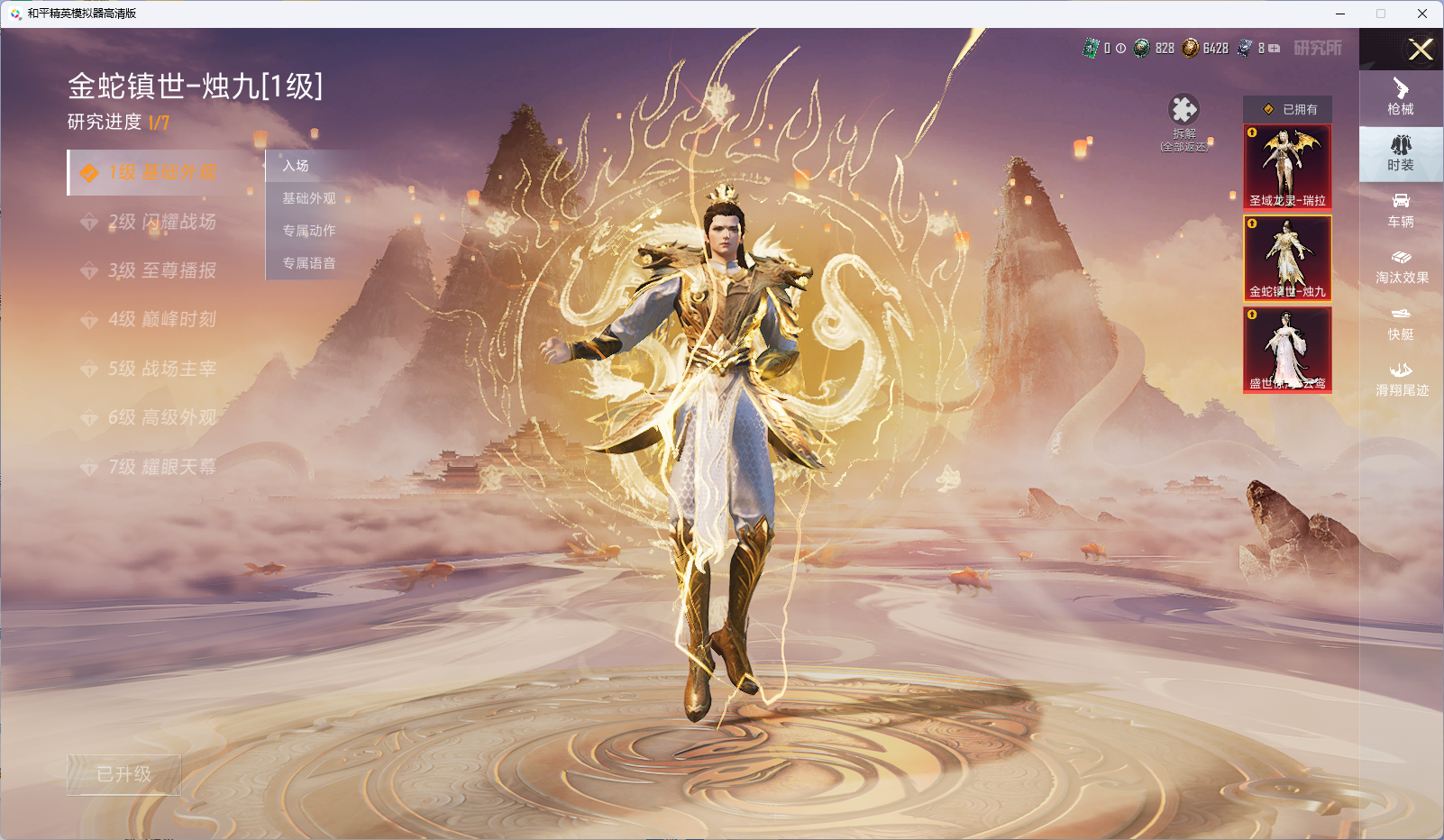Switch to the 枪械 category

pyautogui.click(x=1401, y=97)
